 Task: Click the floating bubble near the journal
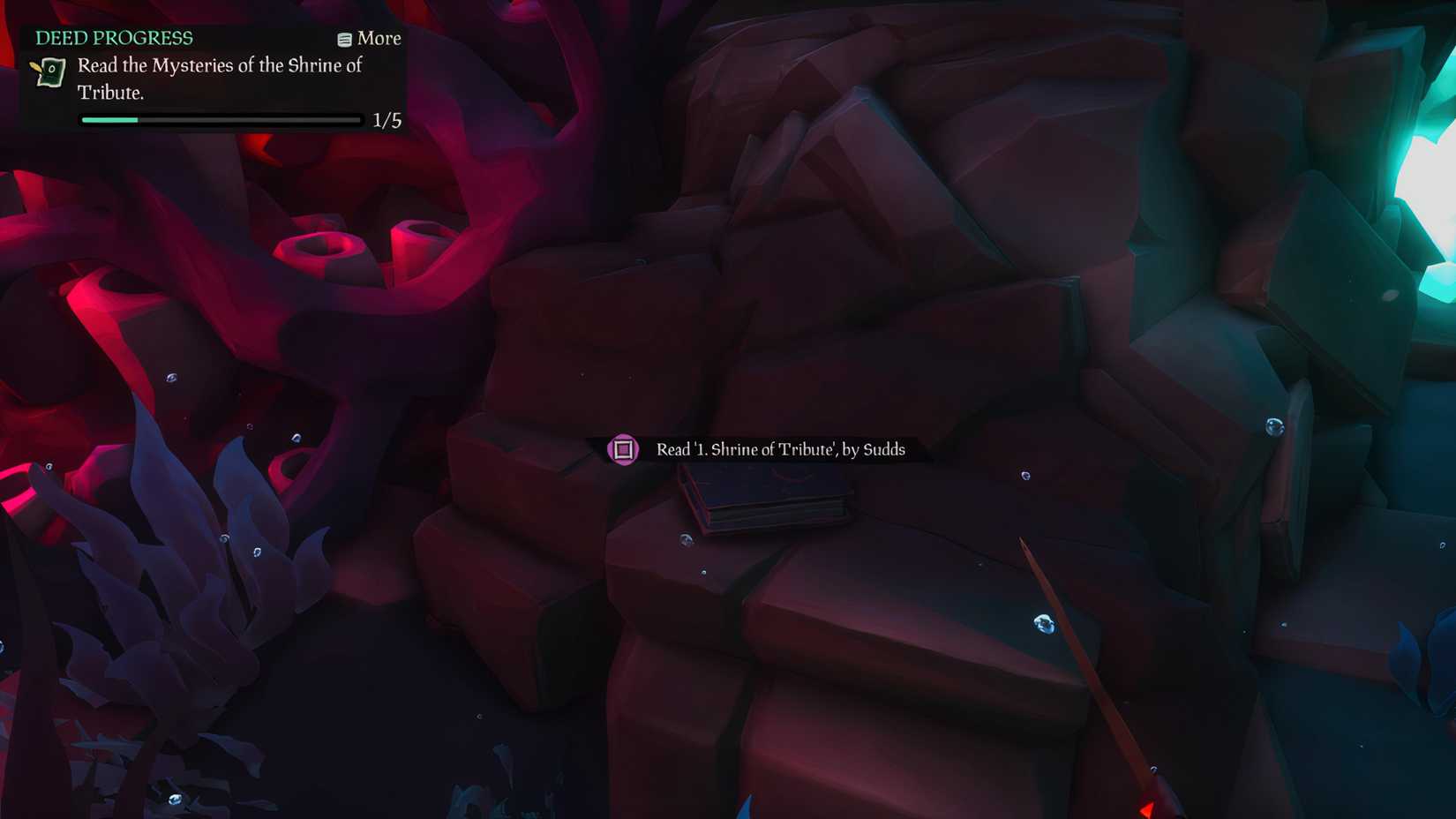686,537
